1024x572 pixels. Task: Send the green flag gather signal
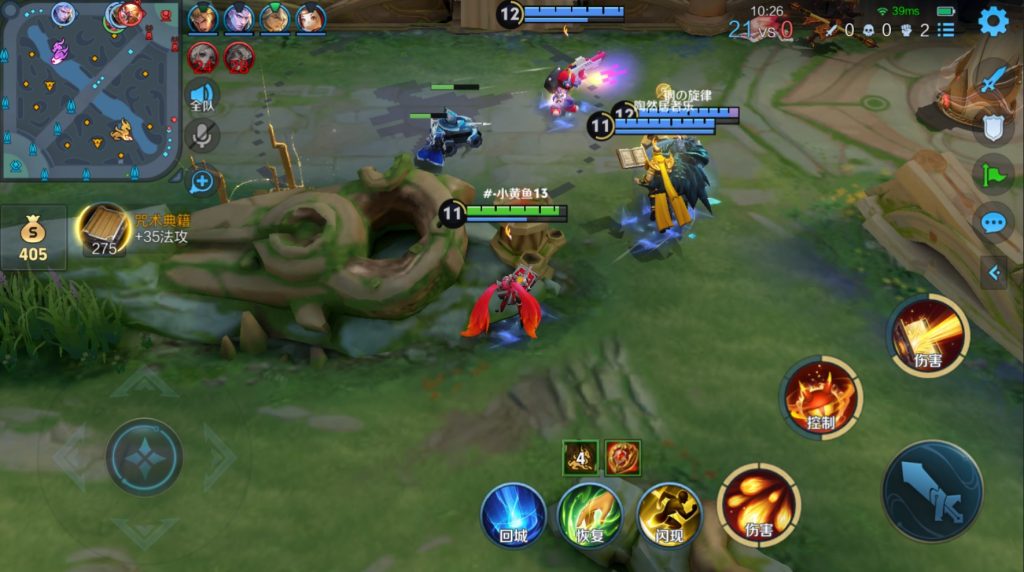(x=993, y=174)
